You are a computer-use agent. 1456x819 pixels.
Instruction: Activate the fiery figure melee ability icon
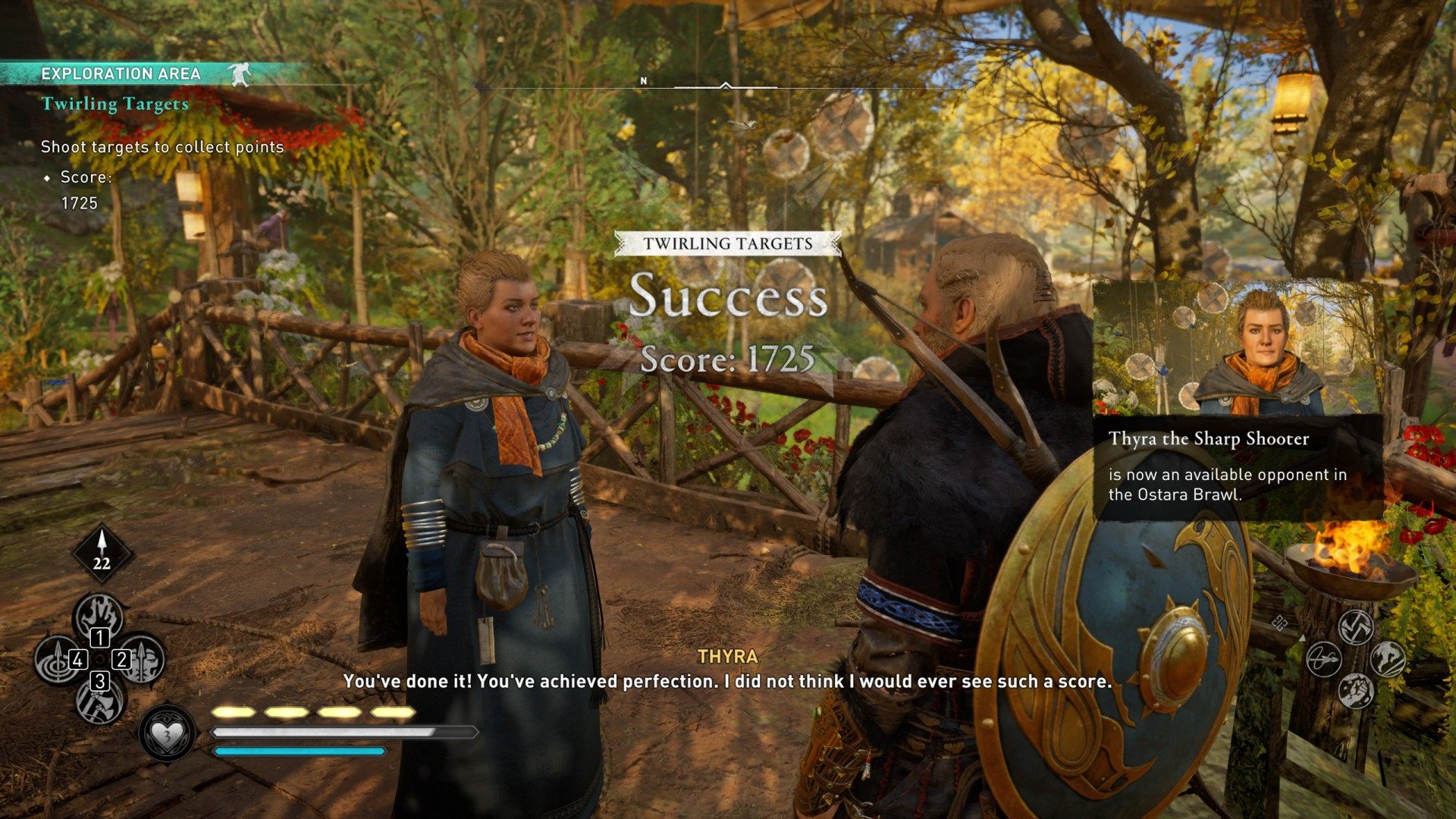coord(1387,658)
